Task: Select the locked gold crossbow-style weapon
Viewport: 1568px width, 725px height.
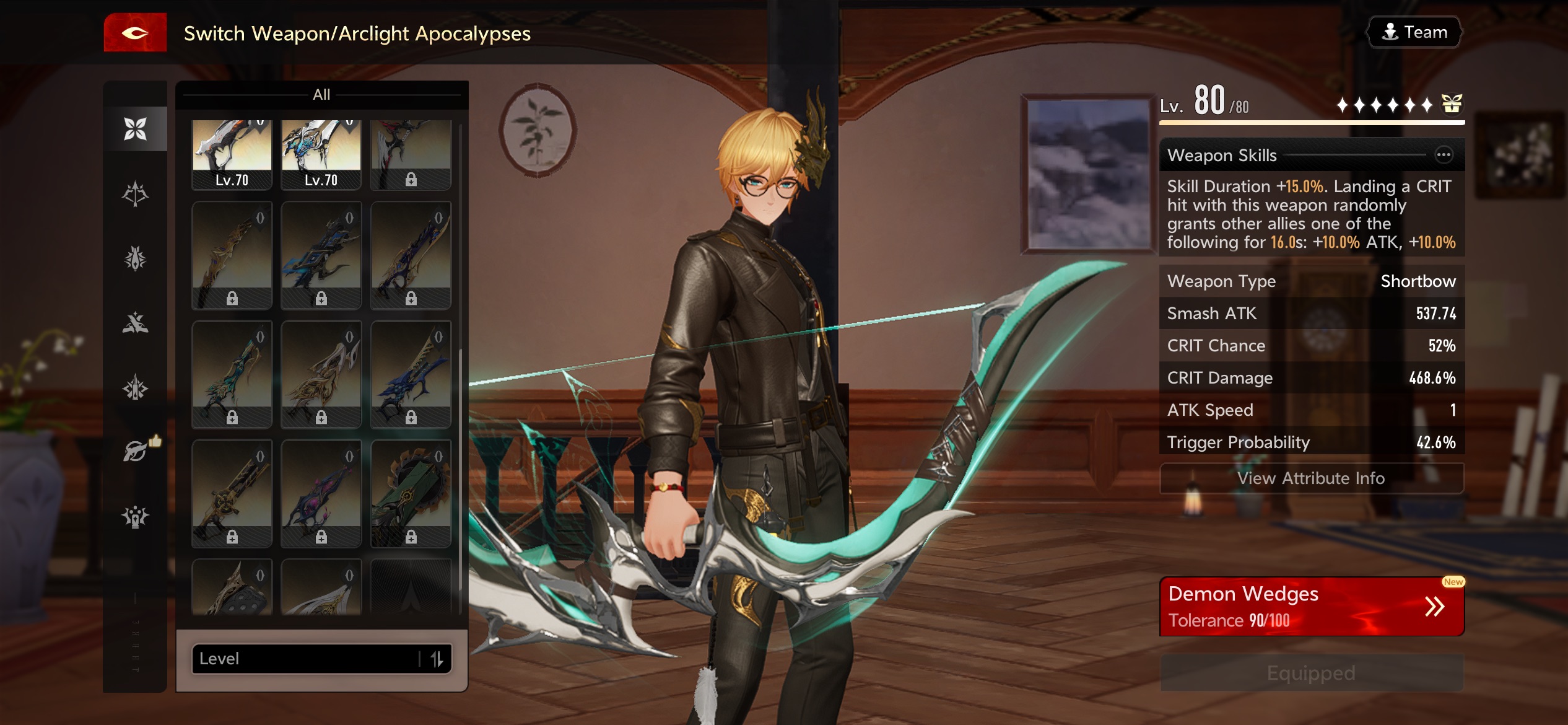Action: [232, 493]
